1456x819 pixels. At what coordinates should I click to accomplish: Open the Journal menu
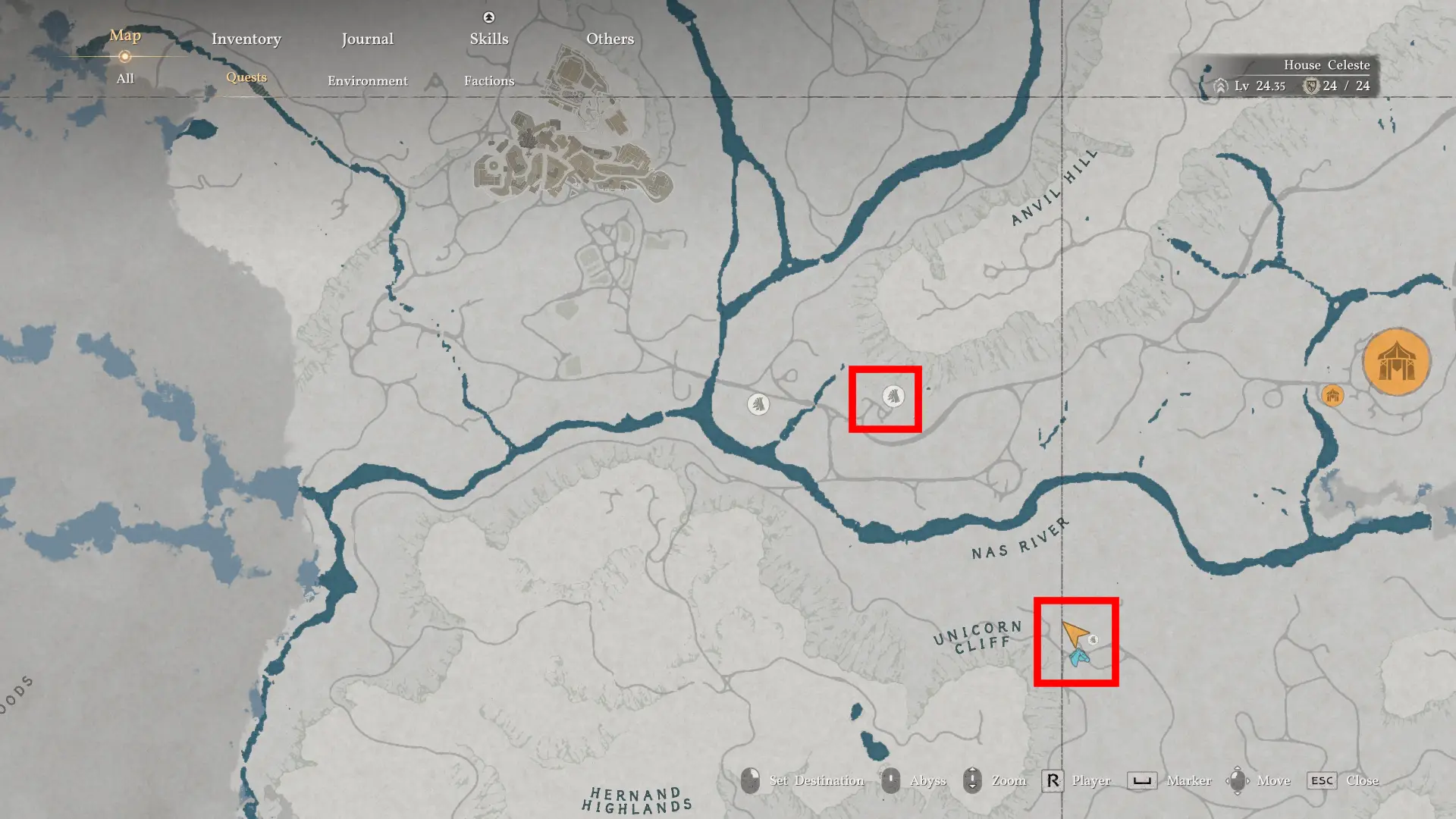click(x=367, y=39)
